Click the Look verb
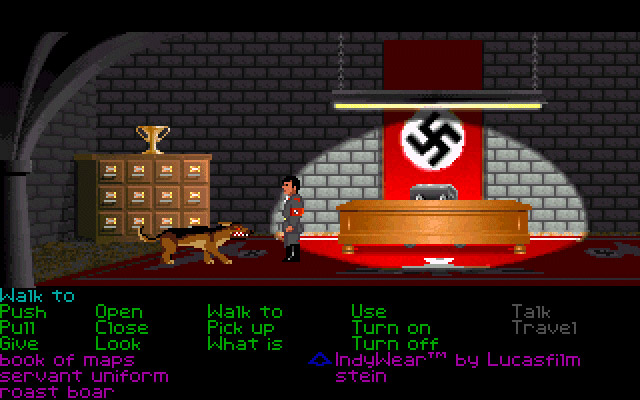 [119, 344]
